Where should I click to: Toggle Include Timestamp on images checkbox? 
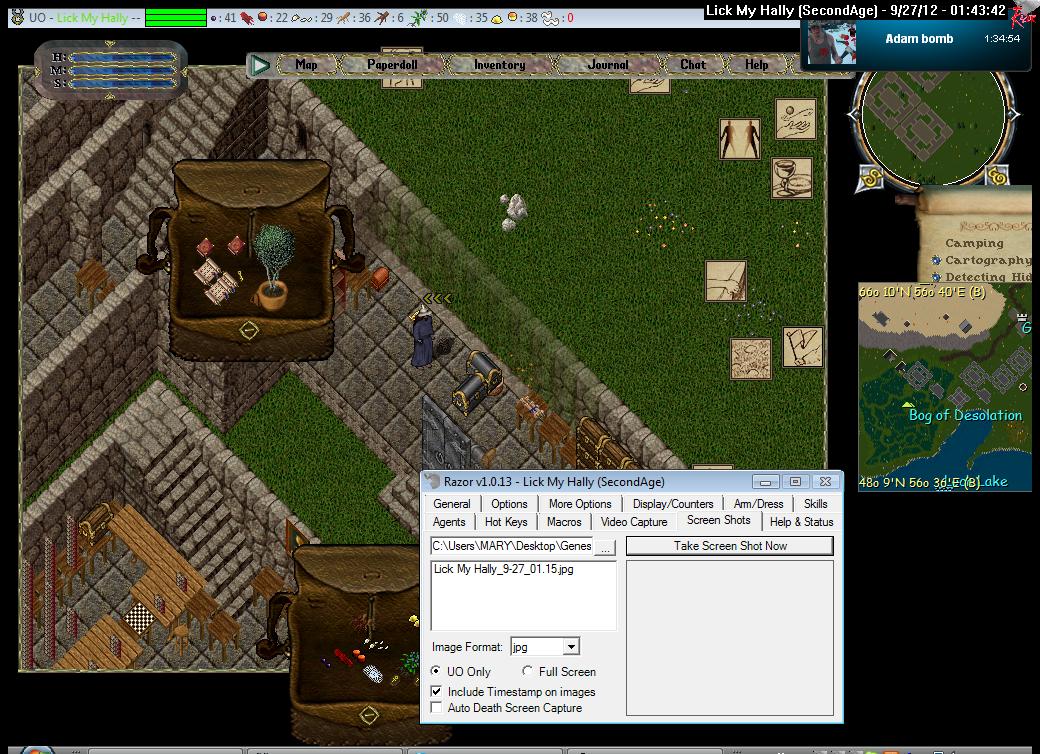pyautogui.click(x=436, y=691)
